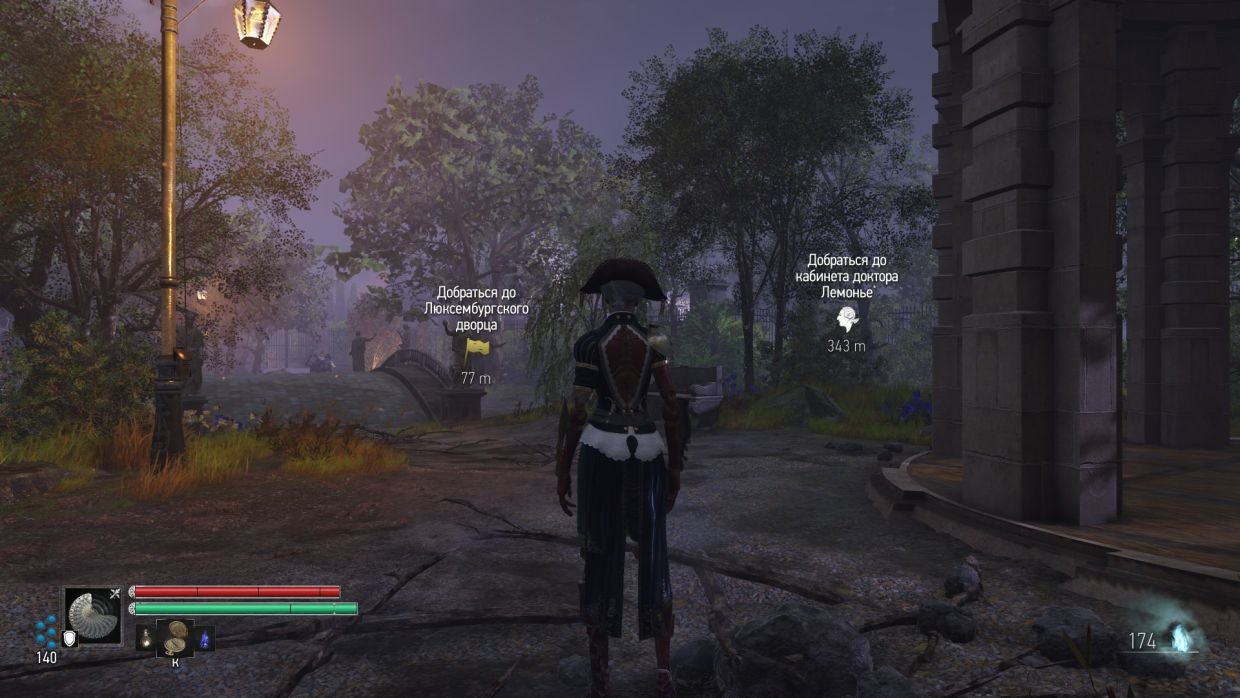Click the white head doctor's office quest marker
Viewport: 1240px width, 698px height.
coord(847,318)
